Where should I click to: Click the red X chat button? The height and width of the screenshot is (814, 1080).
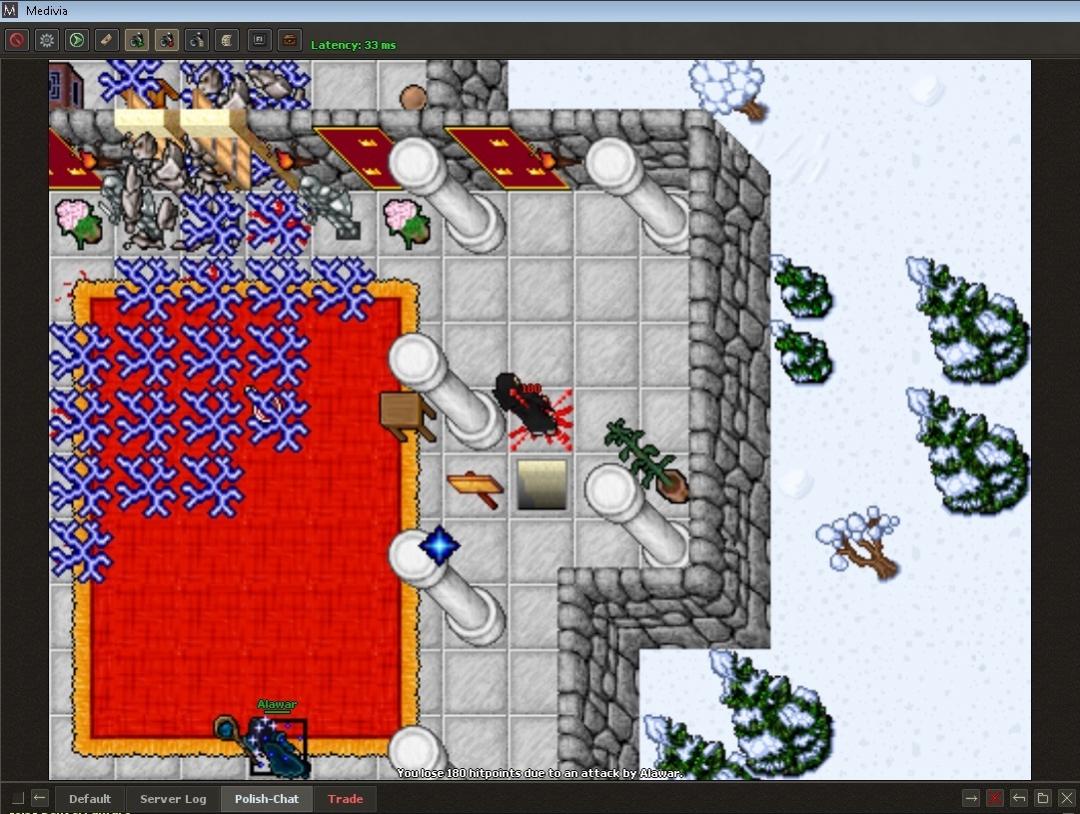point(995,797)
